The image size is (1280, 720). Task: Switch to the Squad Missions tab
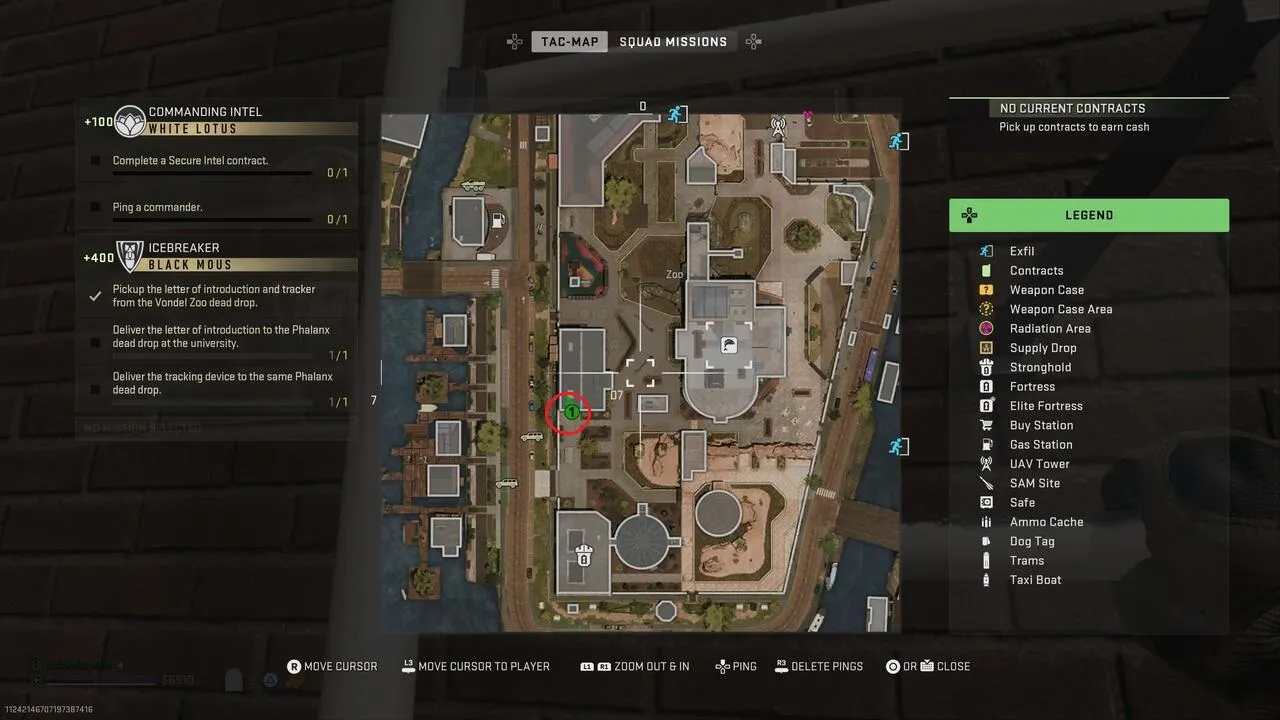(674, 41)
